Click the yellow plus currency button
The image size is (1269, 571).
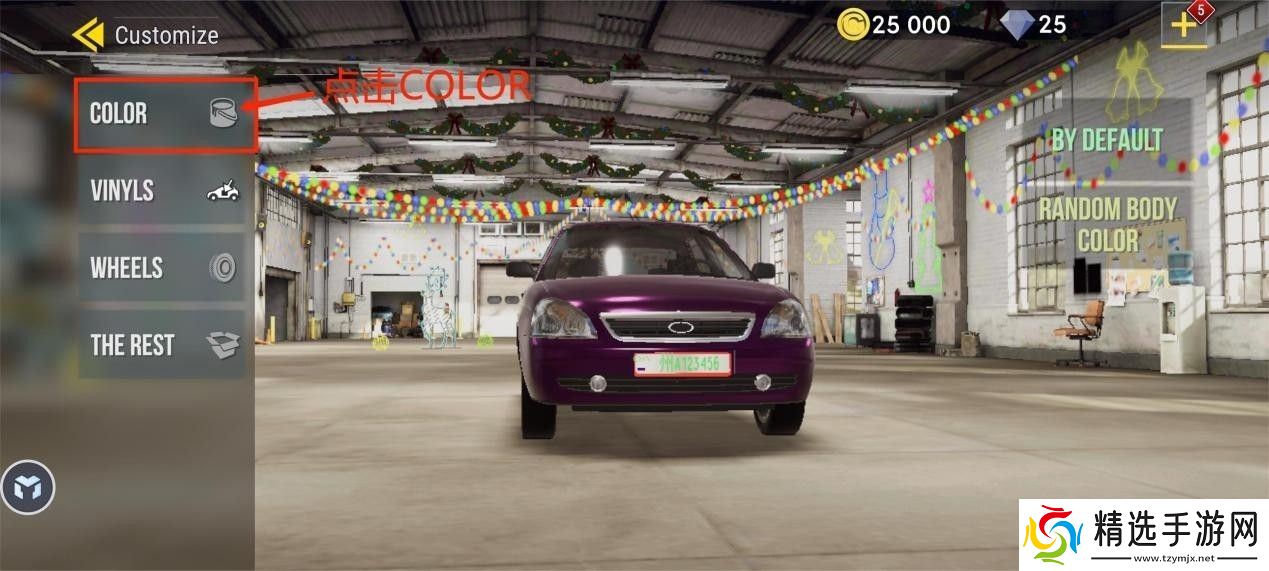tap(1184, 25)
